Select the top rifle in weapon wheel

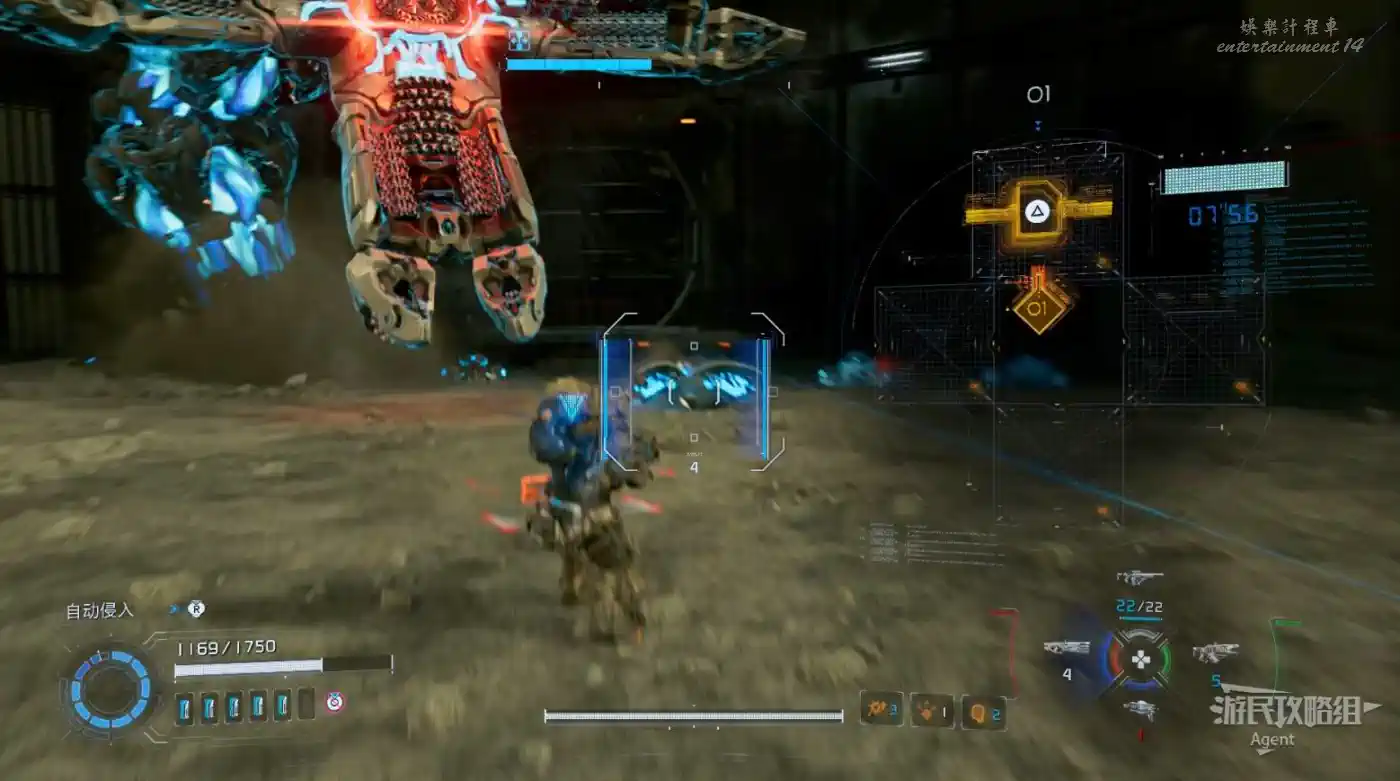click(1140, 577)
